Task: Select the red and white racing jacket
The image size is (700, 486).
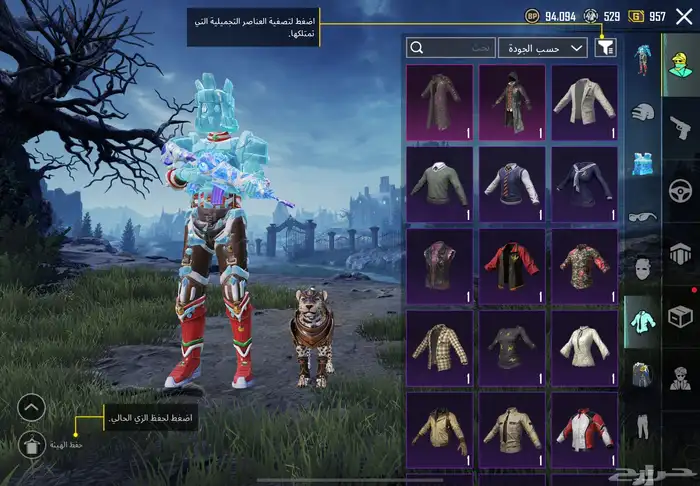Action: coord(584,428)
